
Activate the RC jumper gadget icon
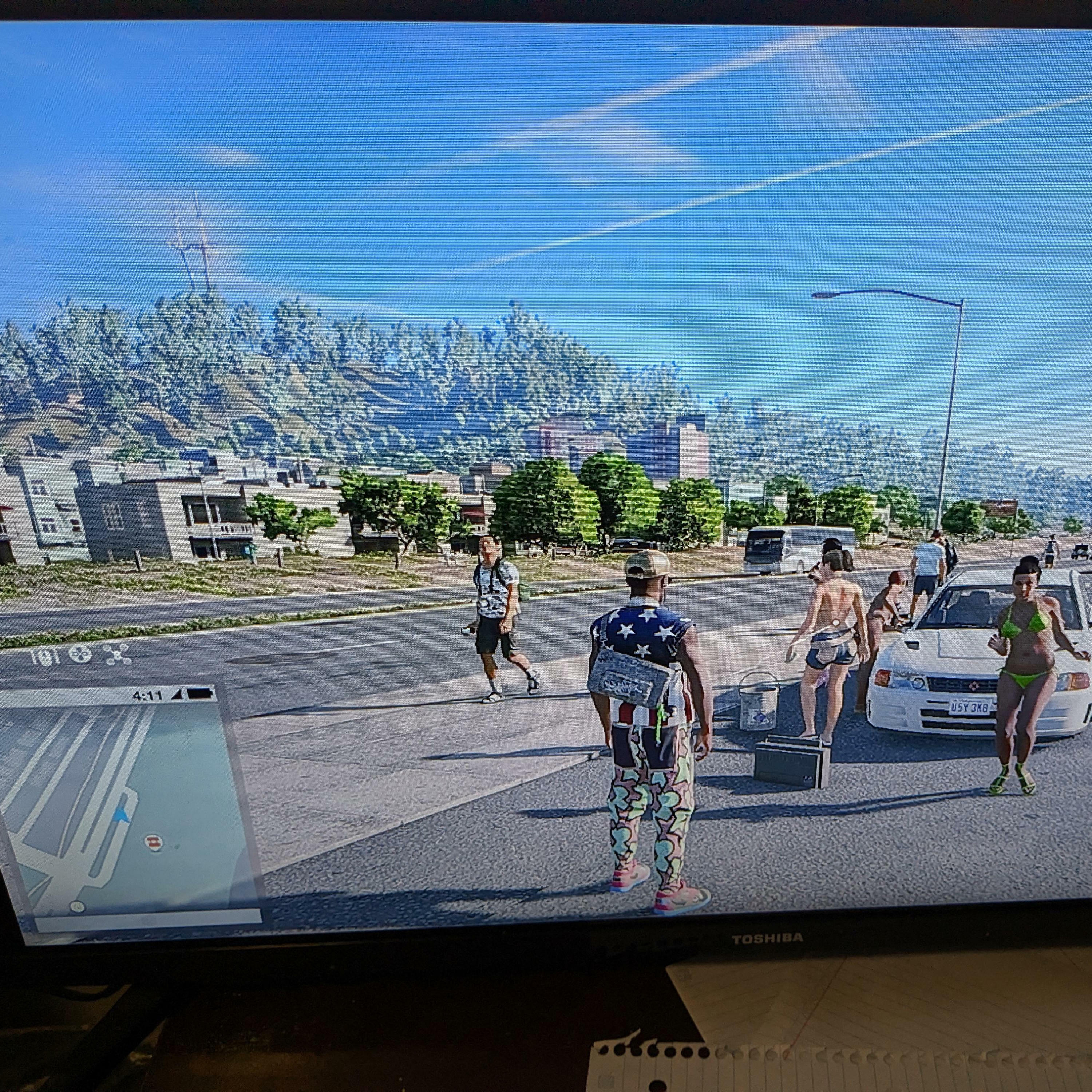(45, 656)
